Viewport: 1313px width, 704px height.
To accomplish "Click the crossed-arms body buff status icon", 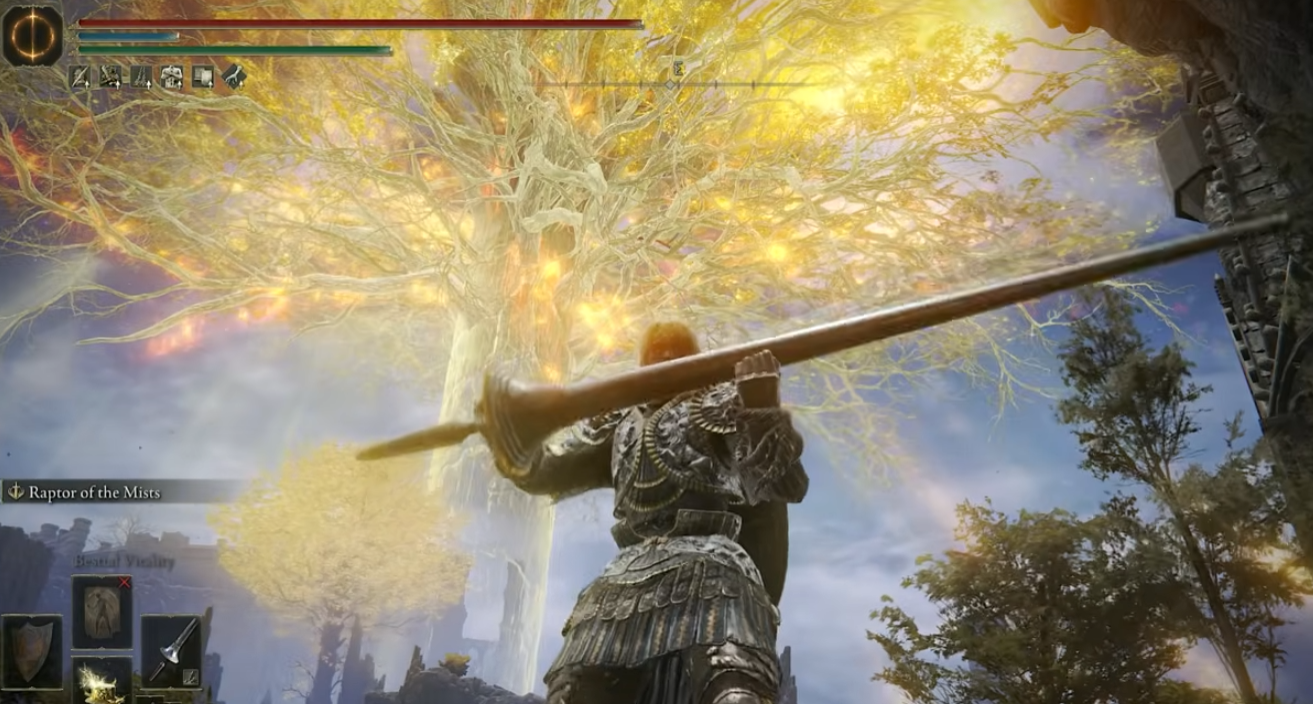I will coord(172,77).
